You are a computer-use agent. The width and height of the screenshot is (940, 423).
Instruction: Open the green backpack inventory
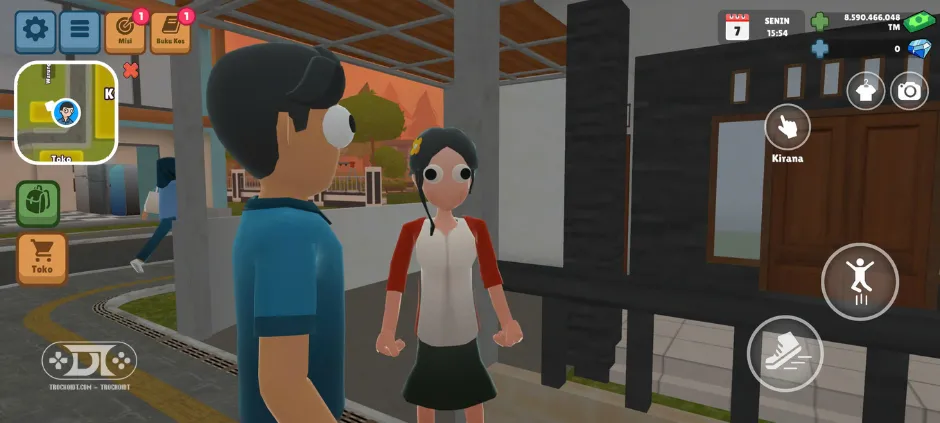pyautogui.click(x=38, y=203)
